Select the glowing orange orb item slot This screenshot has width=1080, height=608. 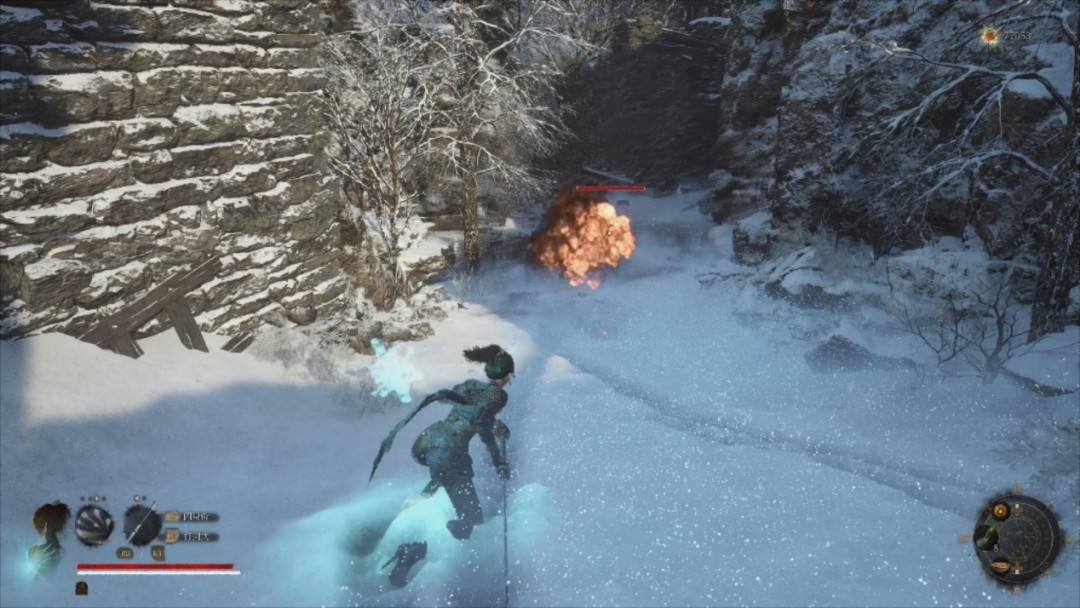(1001, 511)
